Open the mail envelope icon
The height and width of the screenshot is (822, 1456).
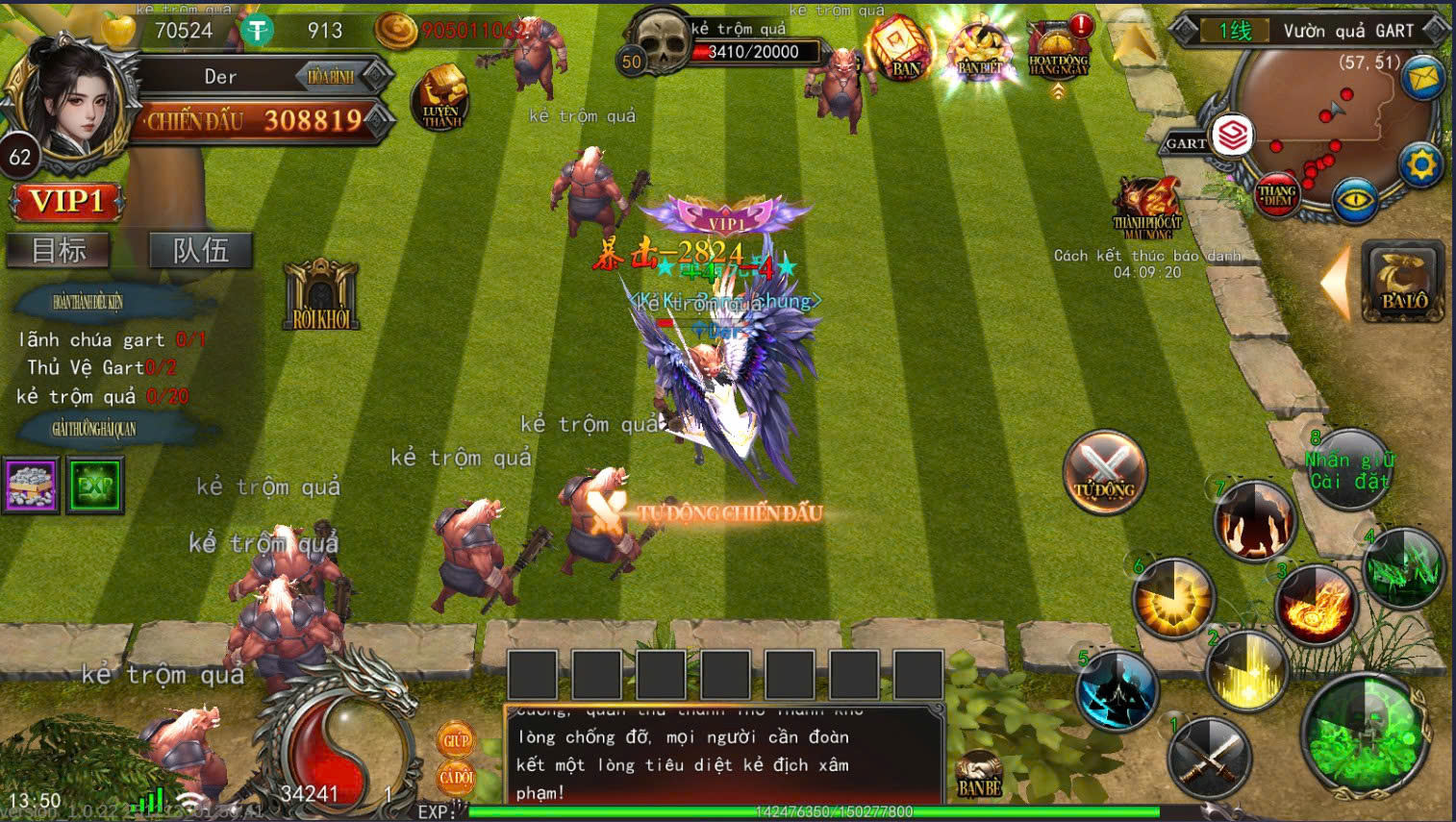coord(1422,78)
